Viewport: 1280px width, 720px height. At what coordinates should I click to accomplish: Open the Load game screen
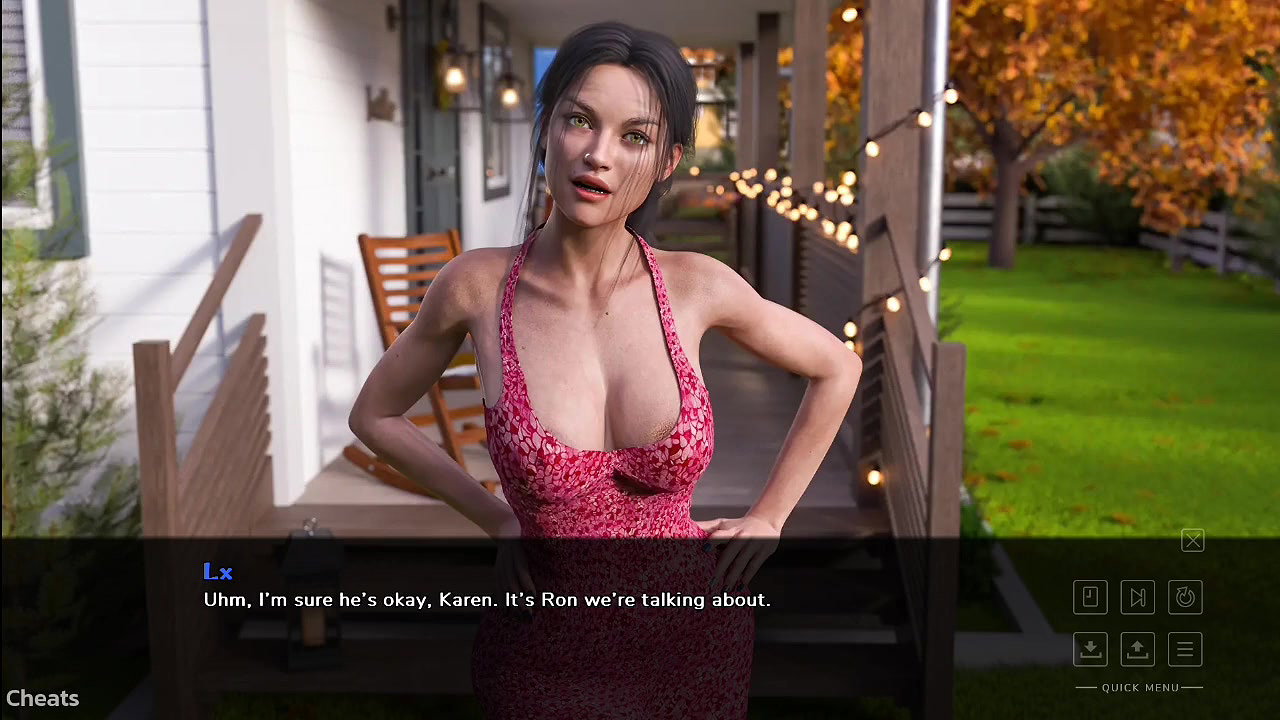(1138, 649)
